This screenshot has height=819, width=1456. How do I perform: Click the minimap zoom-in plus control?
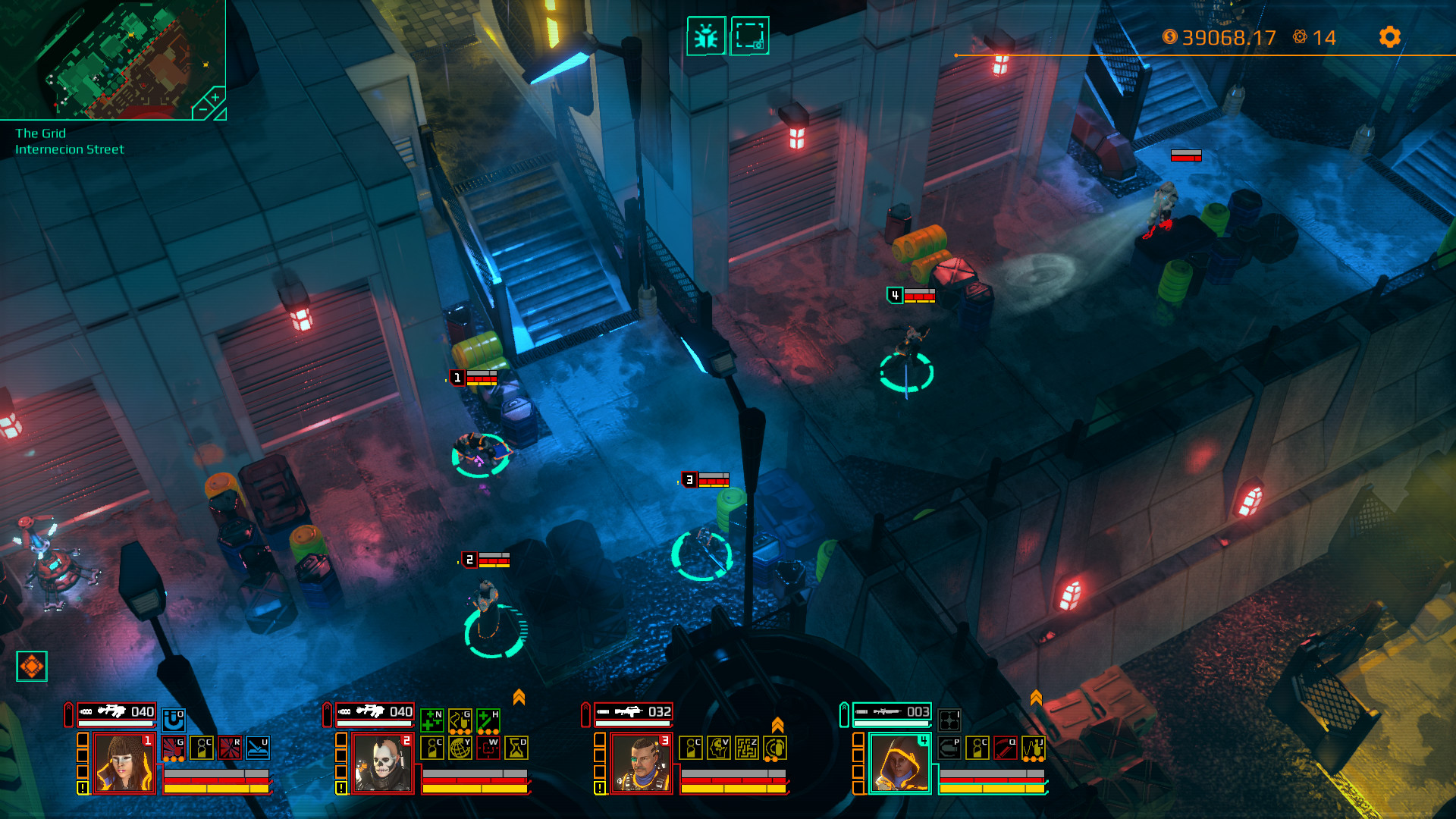coord(215,99)
